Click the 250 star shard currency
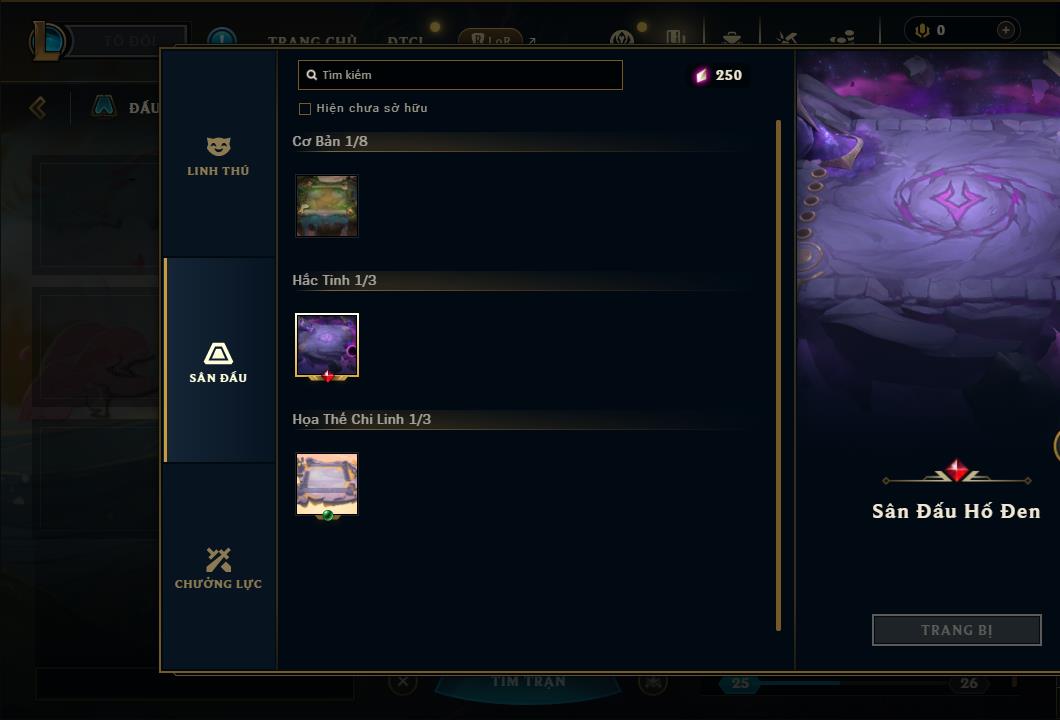This screenshot has width=1060, height=720. pos(719,75)
